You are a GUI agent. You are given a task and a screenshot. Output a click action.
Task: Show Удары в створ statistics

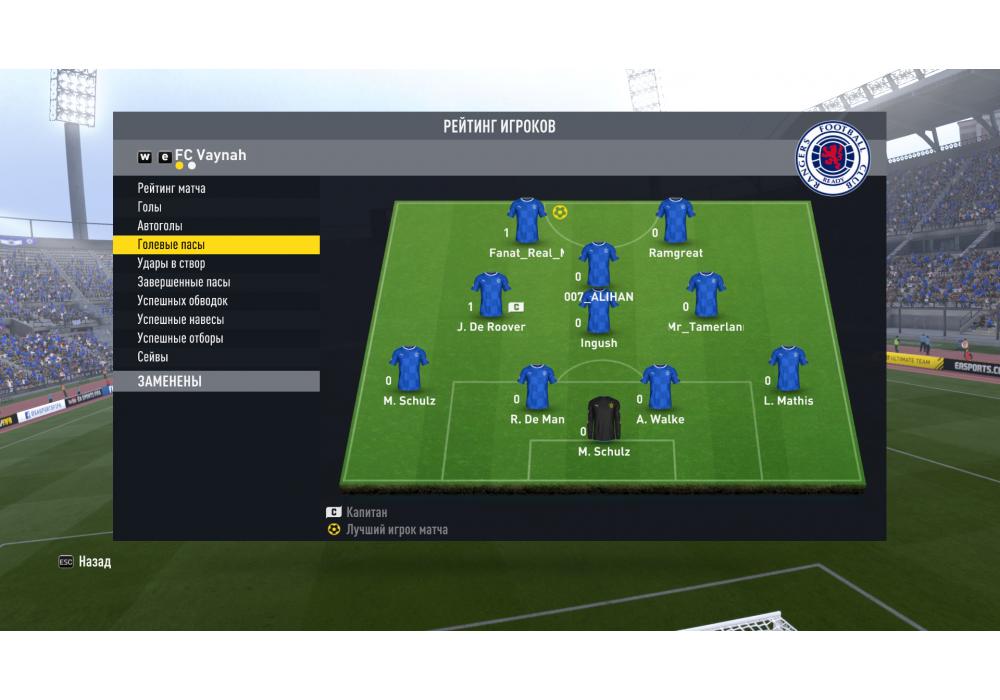pyautogui.click(x=172, y=263)
